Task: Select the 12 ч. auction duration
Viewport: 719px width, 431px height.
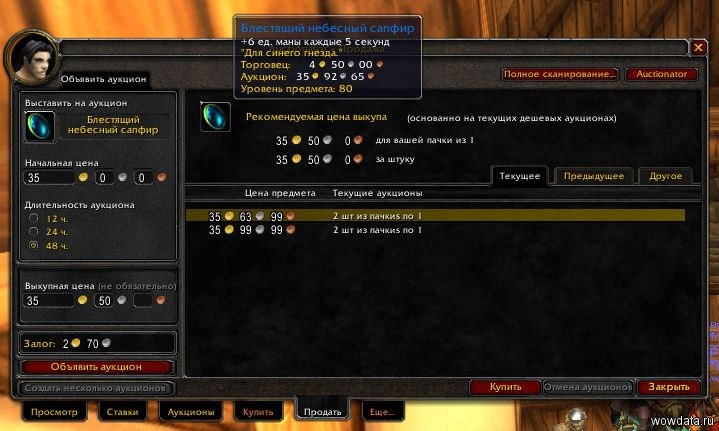Action: coord(36,218)
